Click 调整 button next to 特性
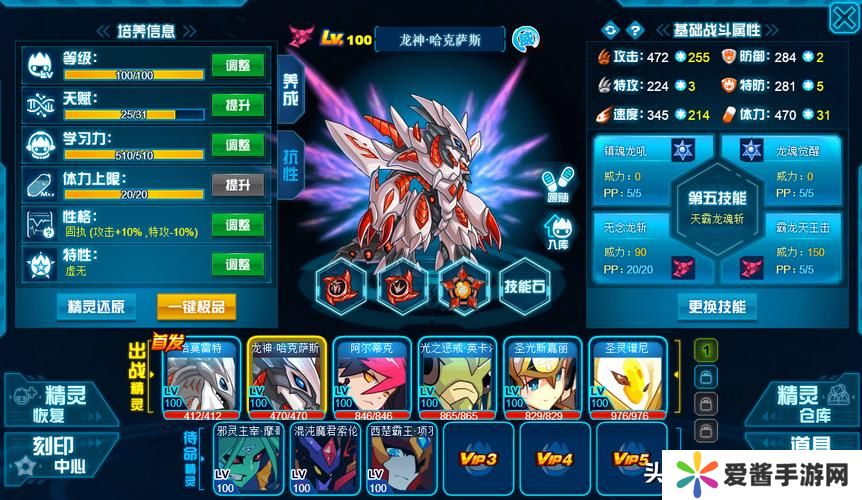862x500 pixels. (x=237, y=264)
